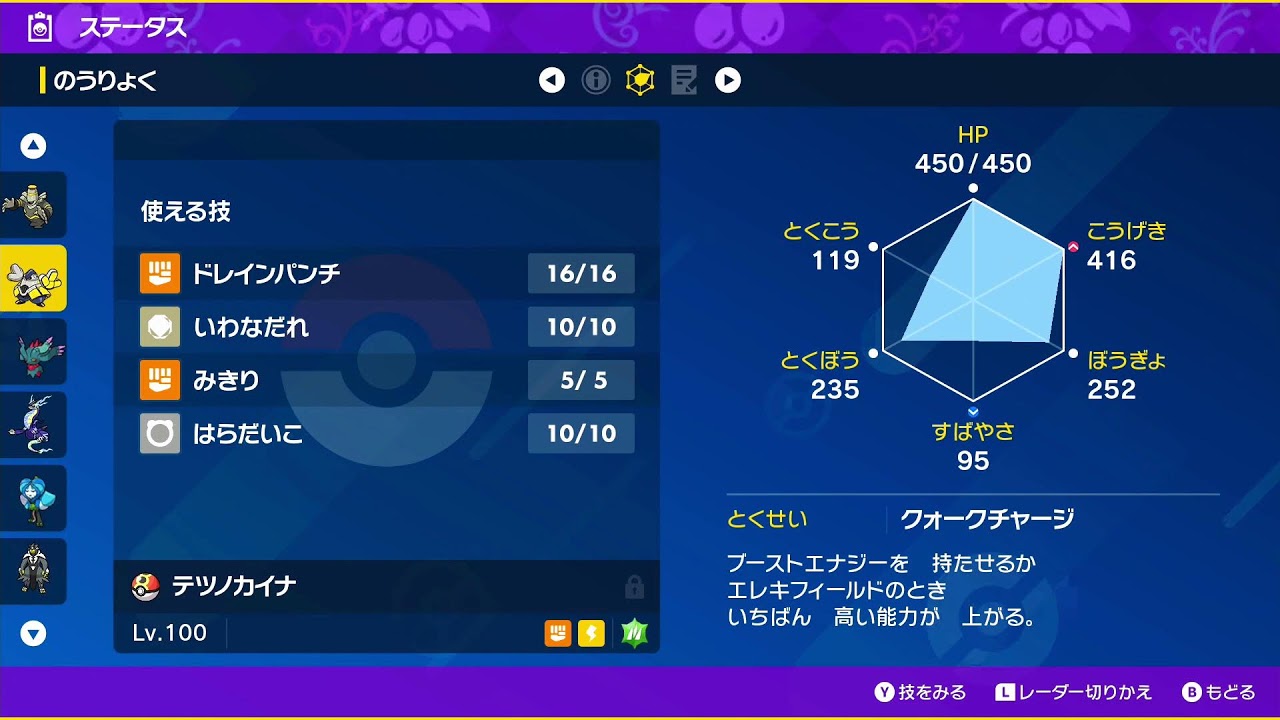Select the Iron Hands party thumbnail

point(34,278)
